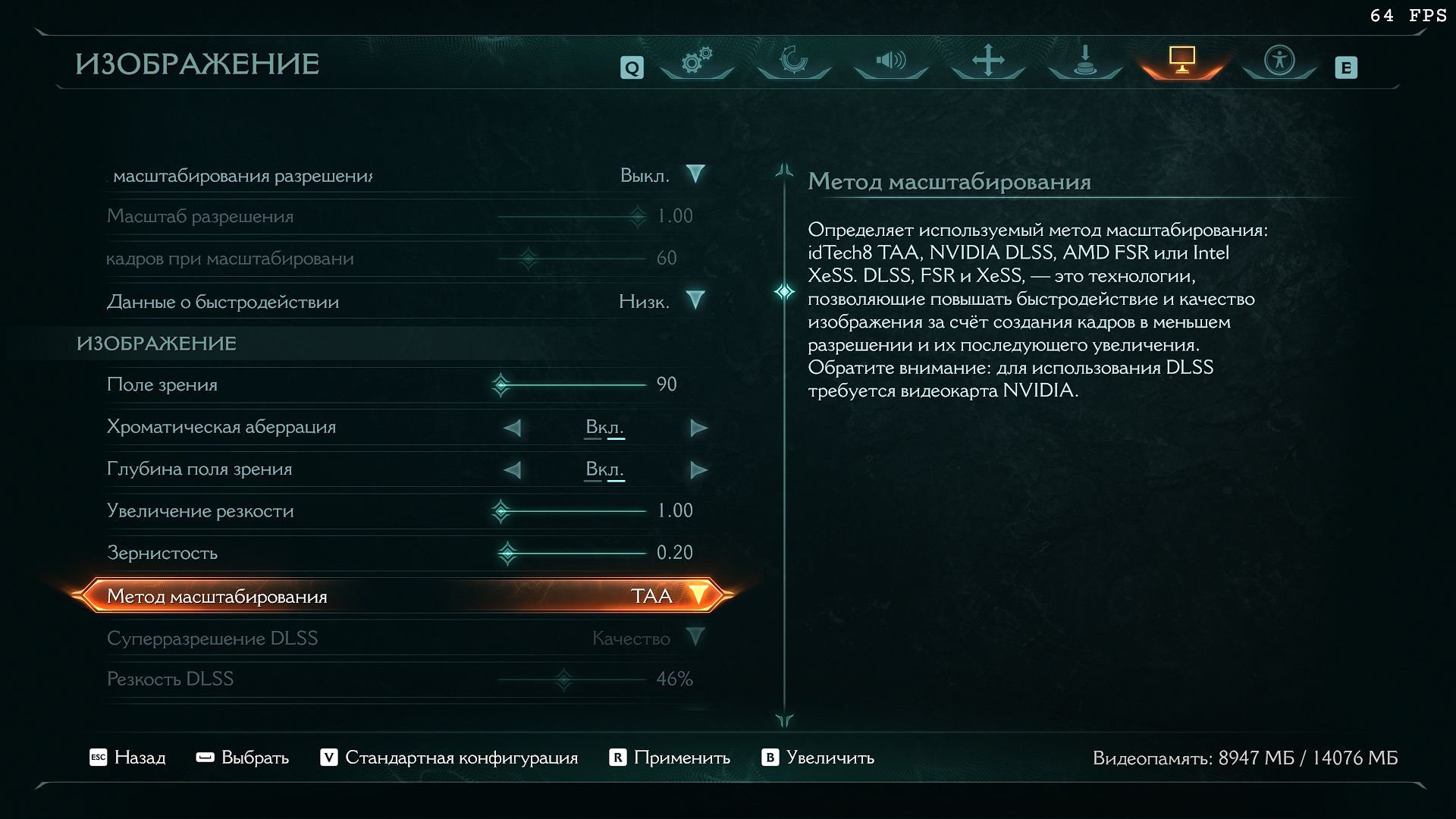Open the accessibility figure tab

1279,61
